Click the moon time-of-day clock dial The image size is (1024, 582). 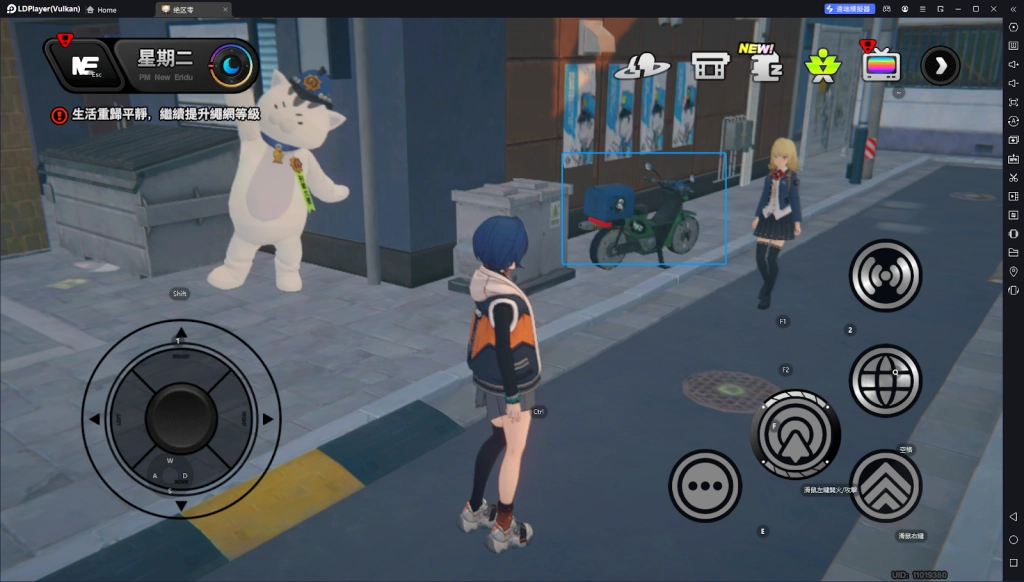232,66
